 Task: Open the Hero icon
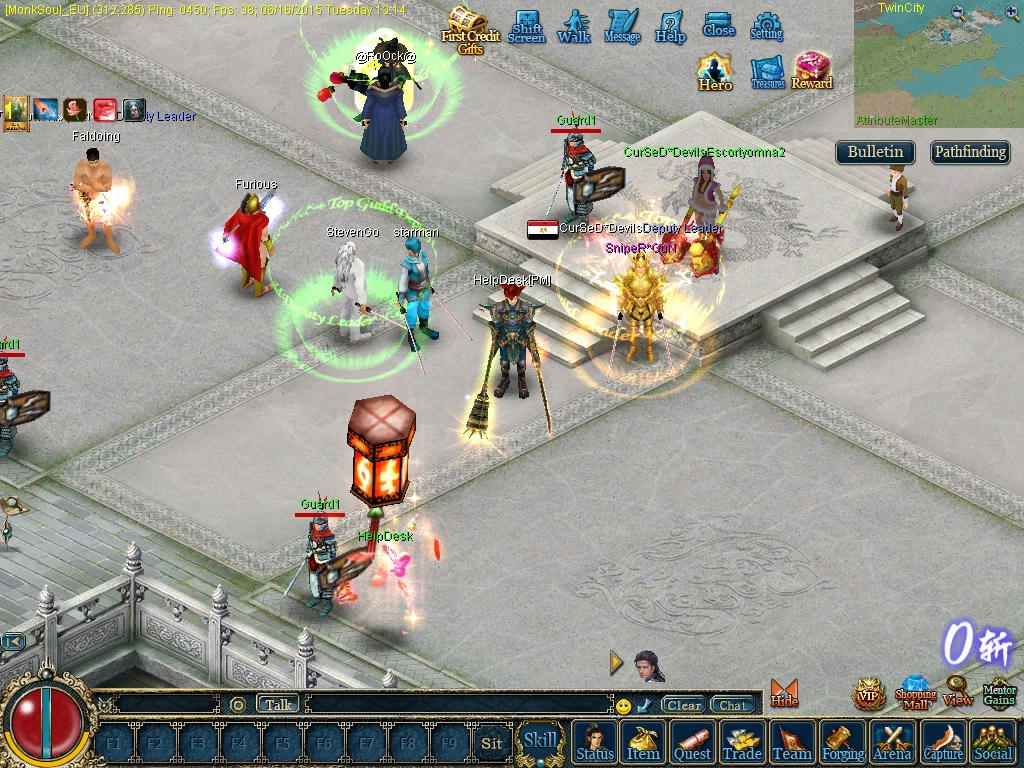715,72
